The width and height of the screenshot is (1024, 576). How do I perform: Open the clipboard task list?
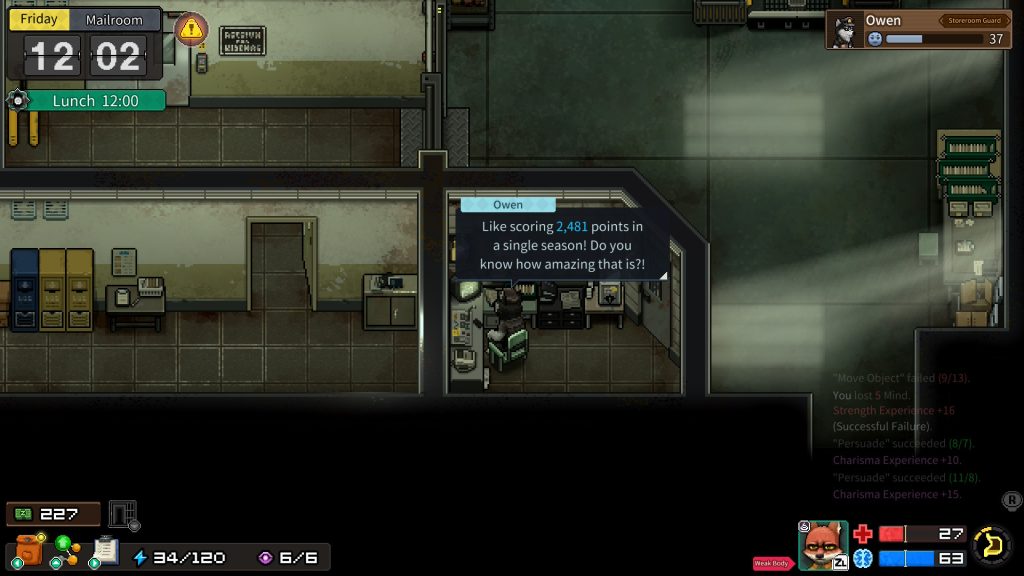point(105,551)
